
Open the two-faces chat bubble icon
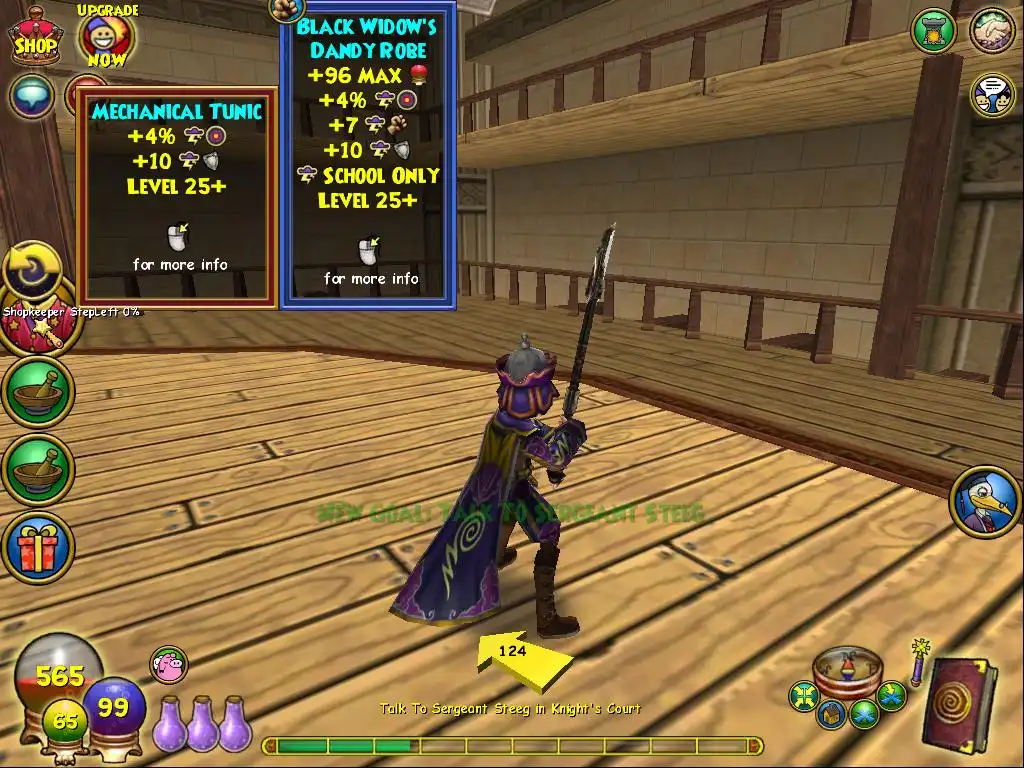coord(992,95)
